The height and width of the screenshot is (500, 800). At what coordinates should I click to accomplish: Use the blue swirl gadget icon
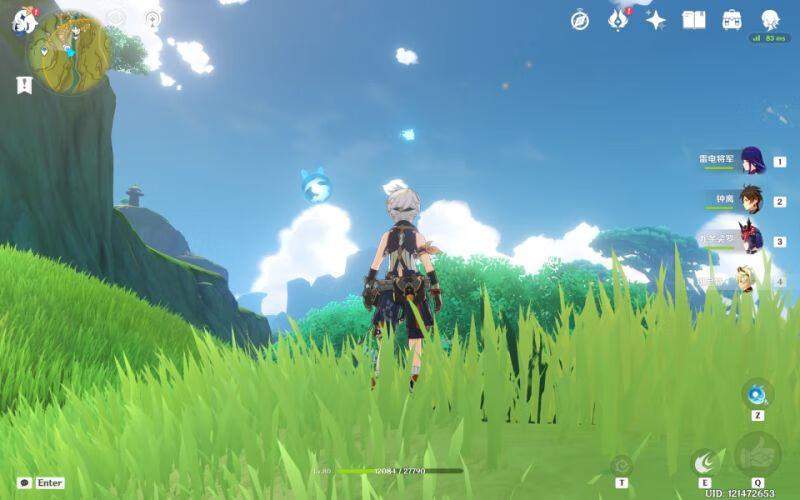pyautogui.click(x=757, y=391)
